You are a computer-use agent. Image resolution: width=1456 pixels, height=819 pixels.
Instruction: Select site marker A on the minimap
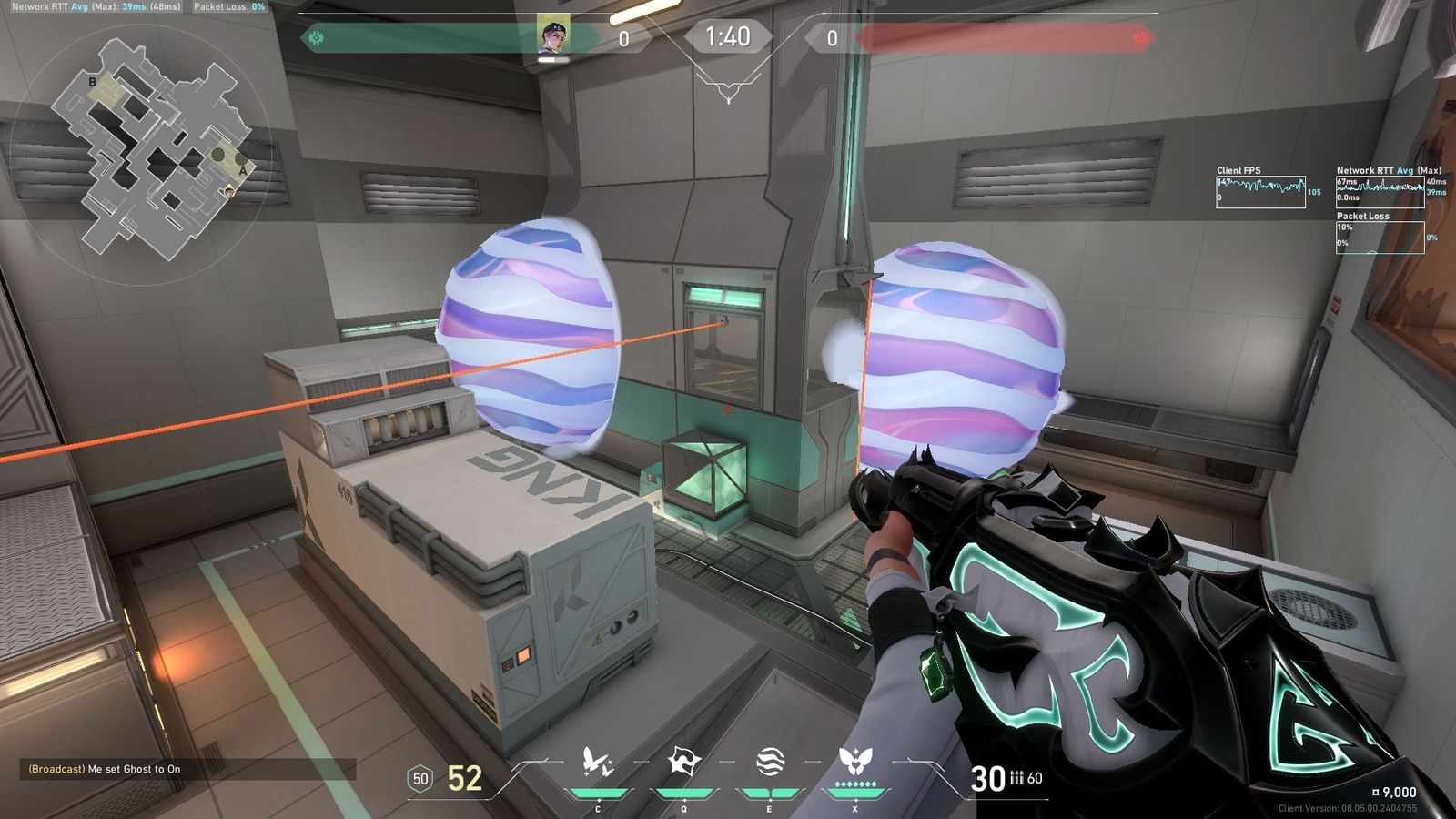[241, 171]
